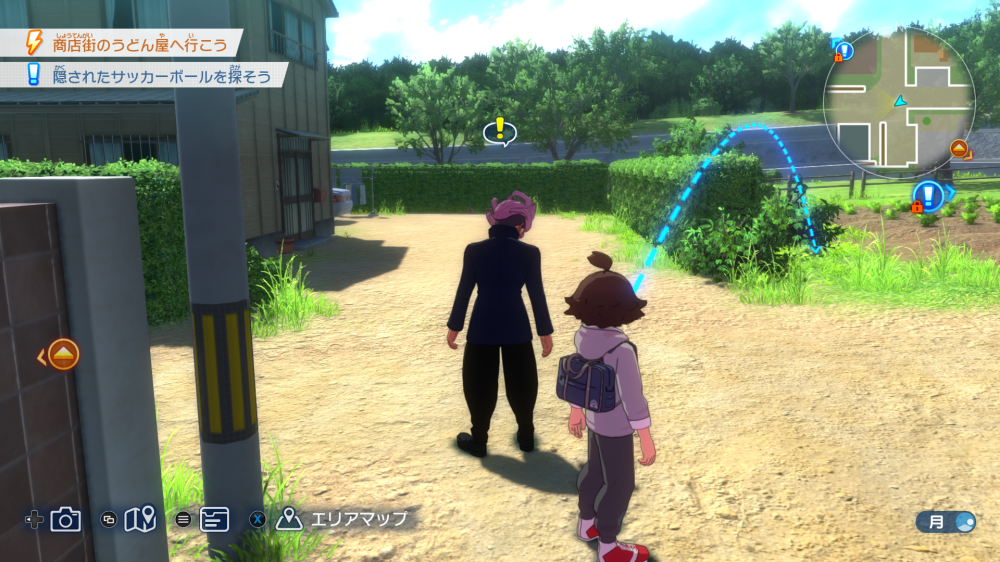Screen dimensions: 1000x562
Task: Open the エリアマップ area map
Action: coord(343,519)
